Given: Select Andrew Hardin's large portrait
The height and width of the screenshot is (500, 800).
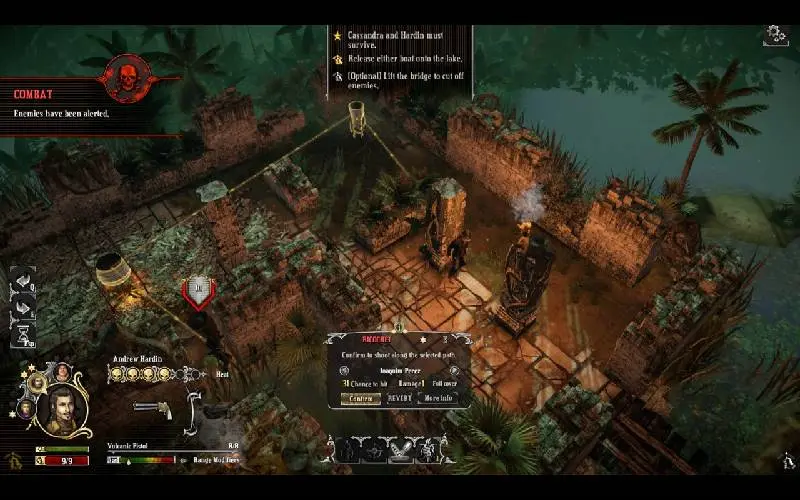Looking at the screenshot, I should coord(61,408).
